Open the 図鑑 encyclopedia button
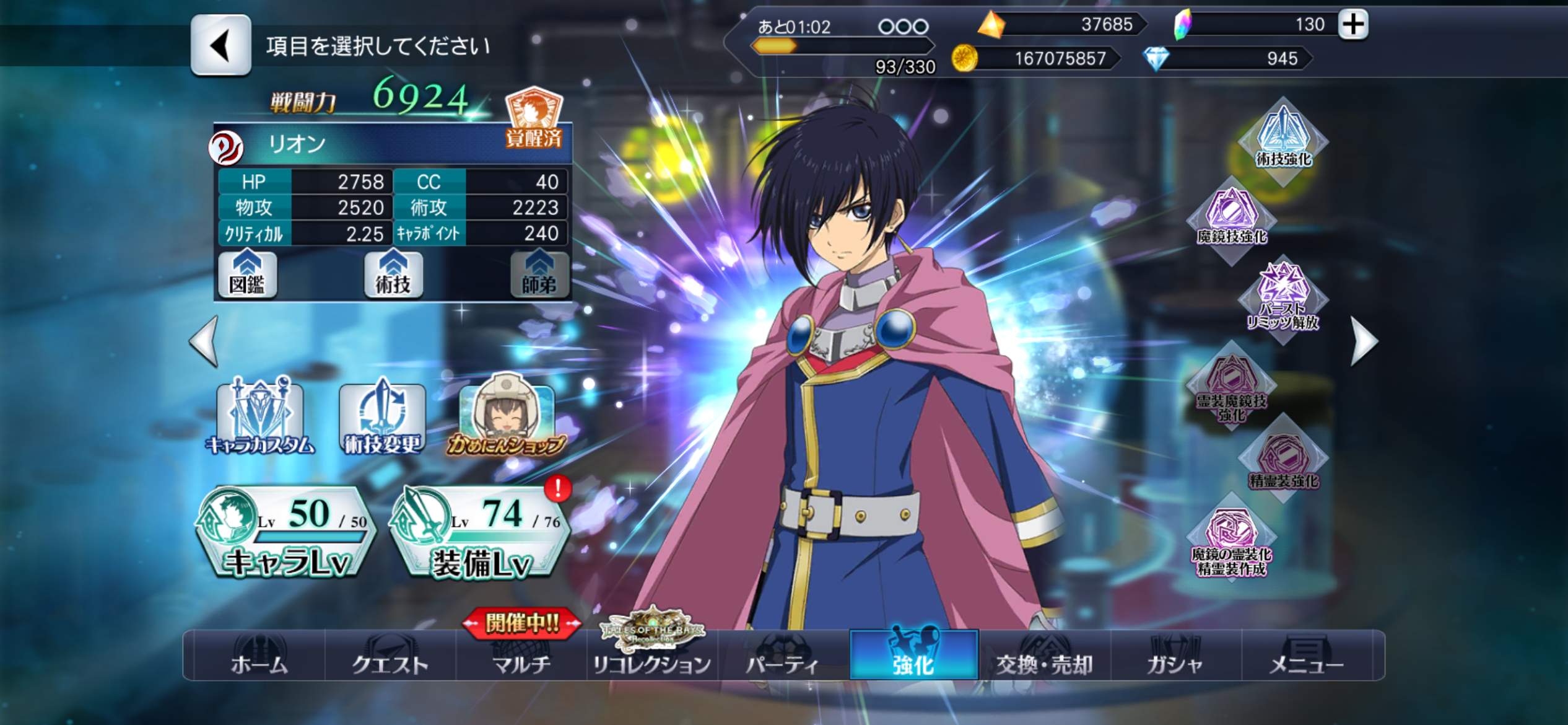The image size is (1568, 725). tap(247, 275)
